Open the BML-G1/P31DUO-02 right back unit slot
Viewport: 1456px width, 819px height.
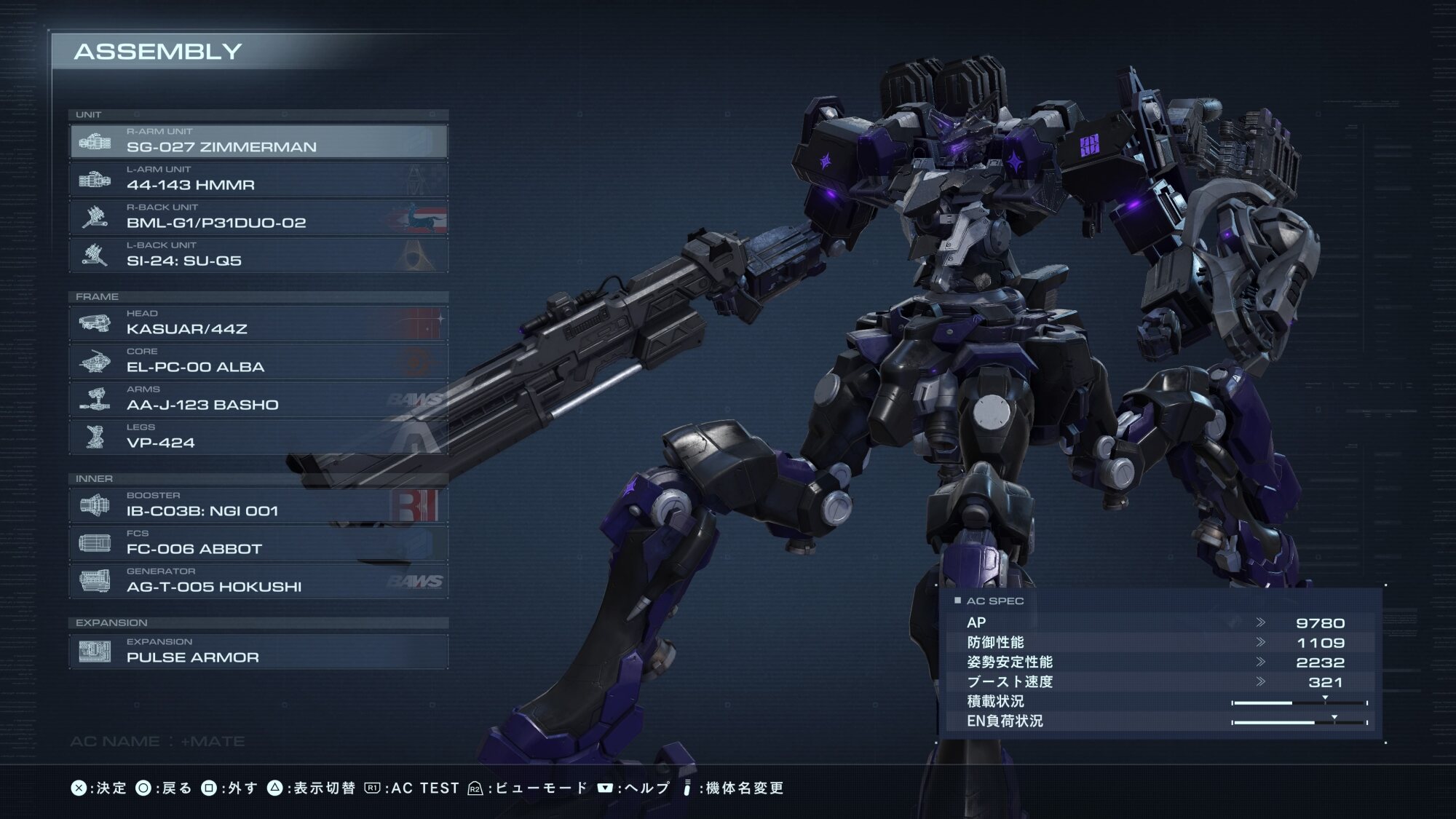click(x=258, y=217)
